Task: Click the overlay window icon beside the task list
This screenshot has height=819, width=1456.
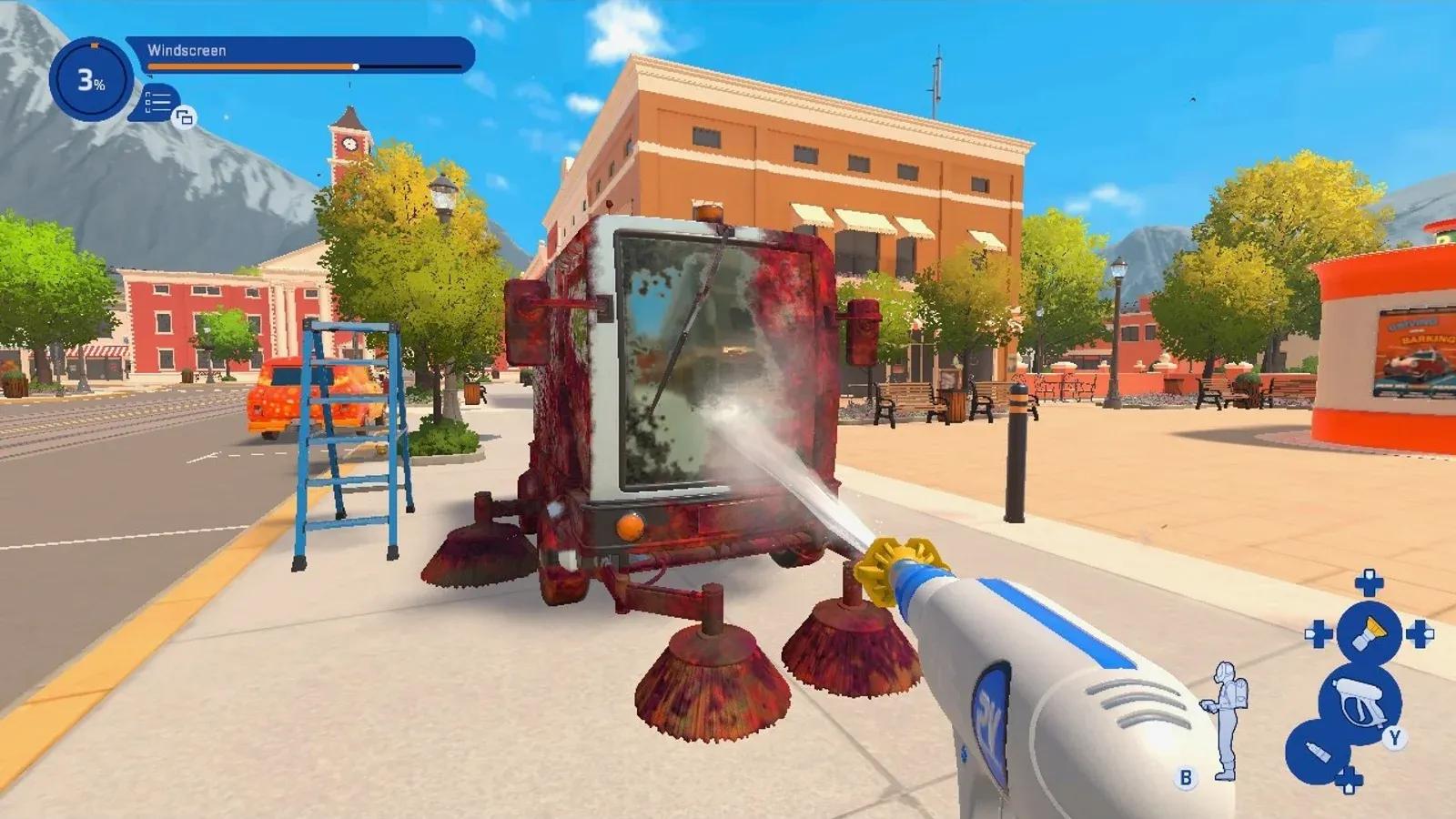Action: (185, 118)
